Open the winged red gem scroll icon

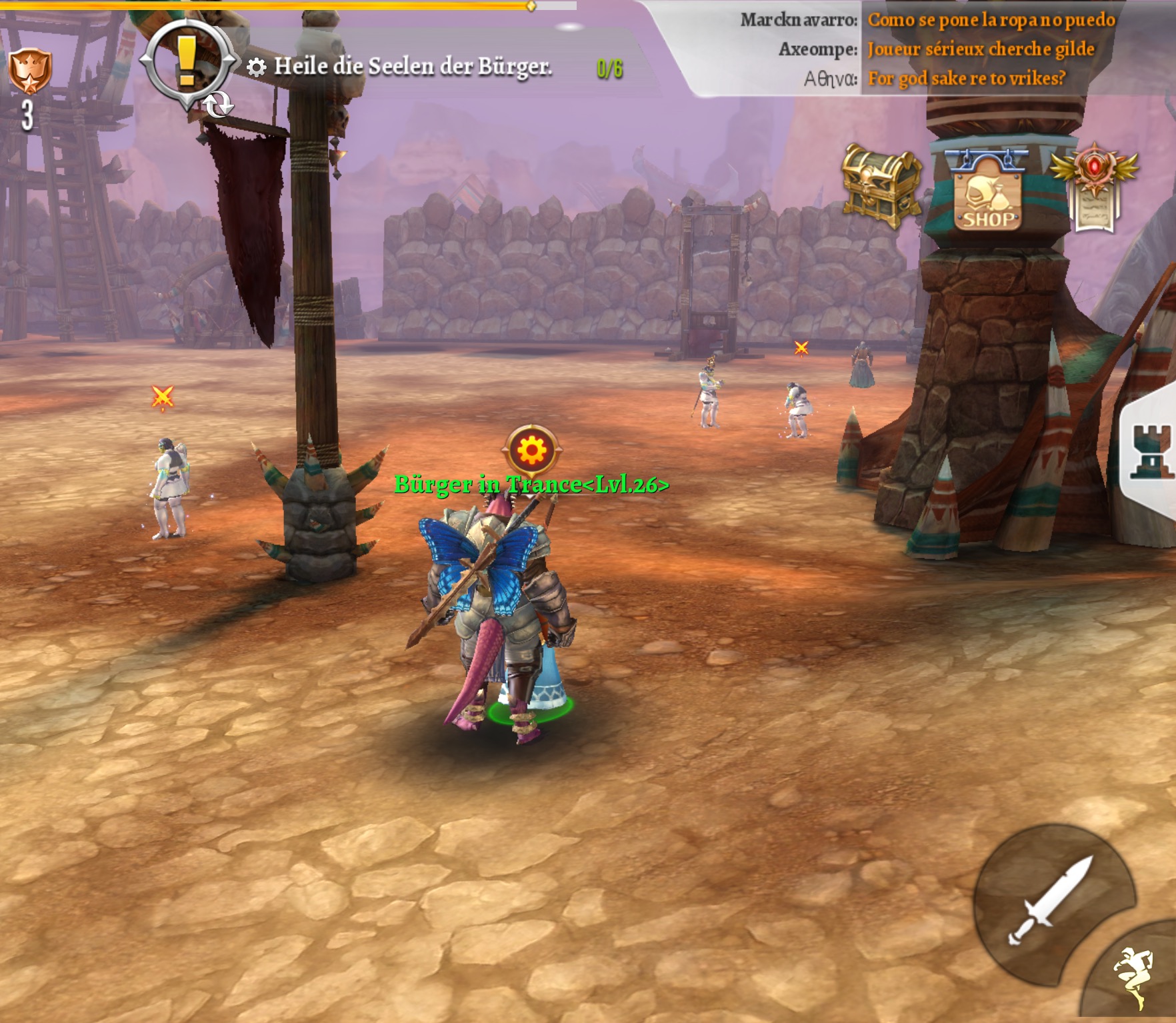click(x=1094, y=187)
